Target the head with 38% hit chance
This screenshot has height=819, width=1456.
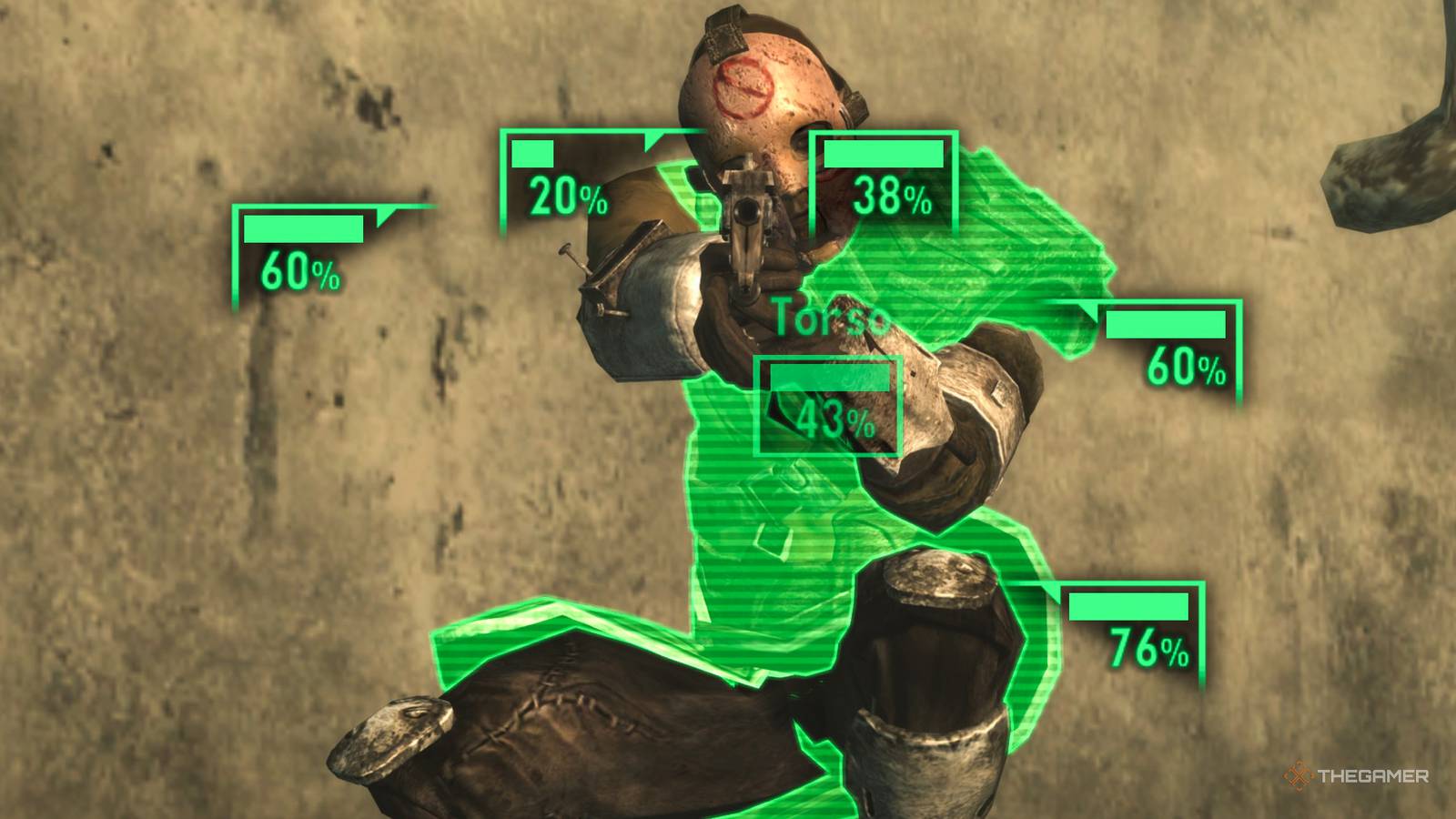pos(881,177)
